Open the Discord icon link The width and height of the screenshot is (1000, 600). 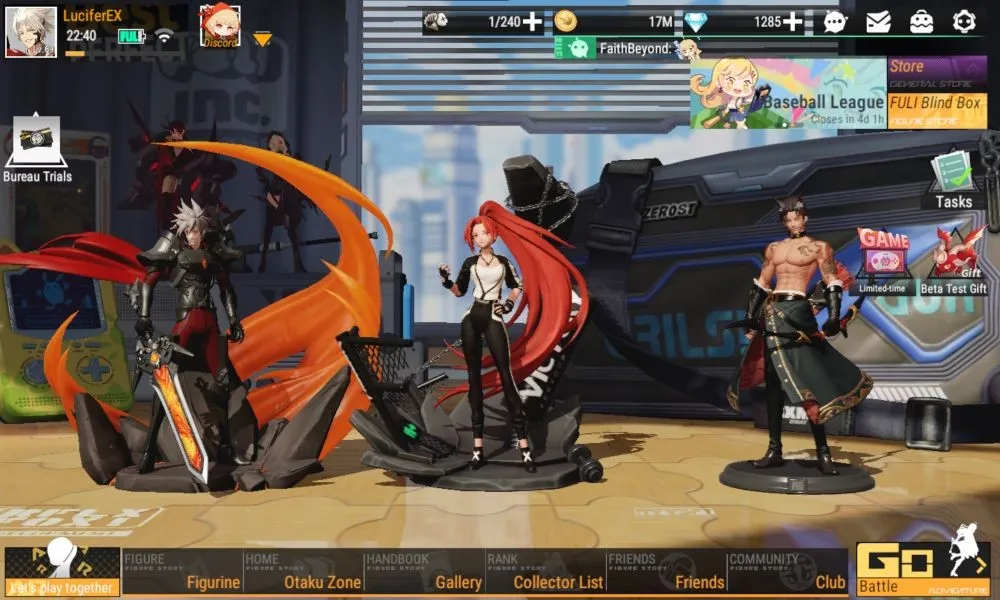pos(220,27)
